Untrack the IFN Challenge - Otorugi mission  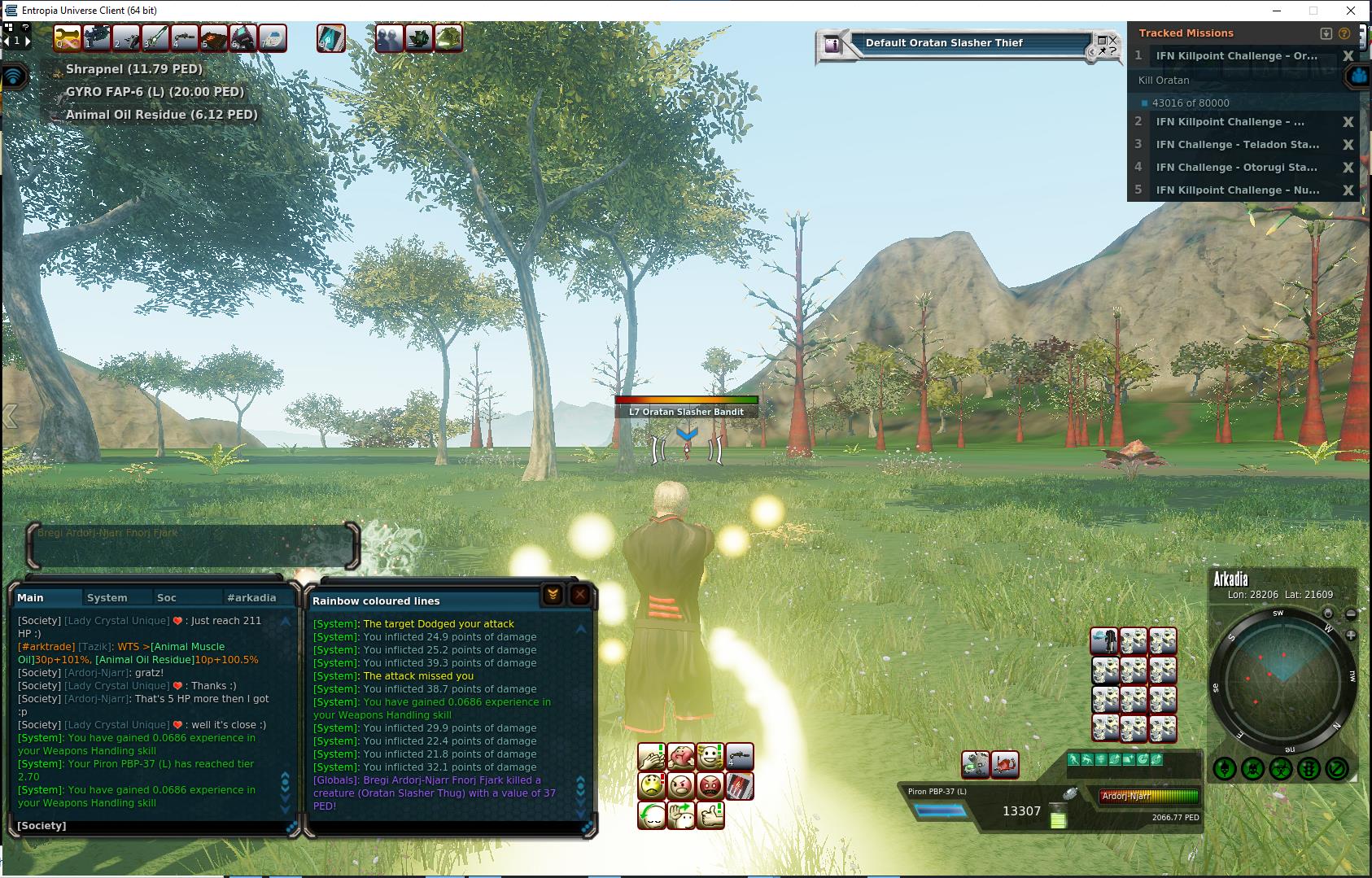pyautogui.click(x=1348, y=168)
